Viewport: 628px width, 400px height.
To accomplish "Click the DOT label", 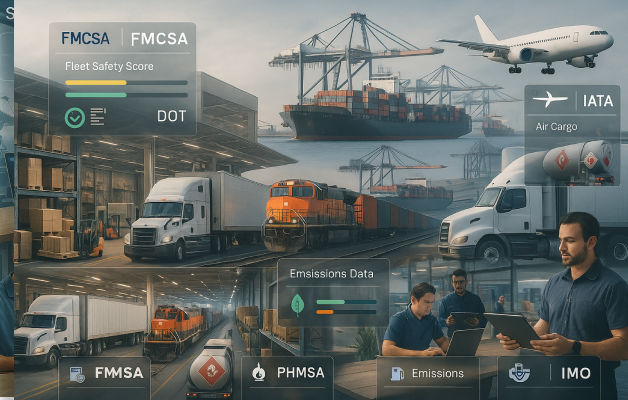I will click(x=171, y=116).
